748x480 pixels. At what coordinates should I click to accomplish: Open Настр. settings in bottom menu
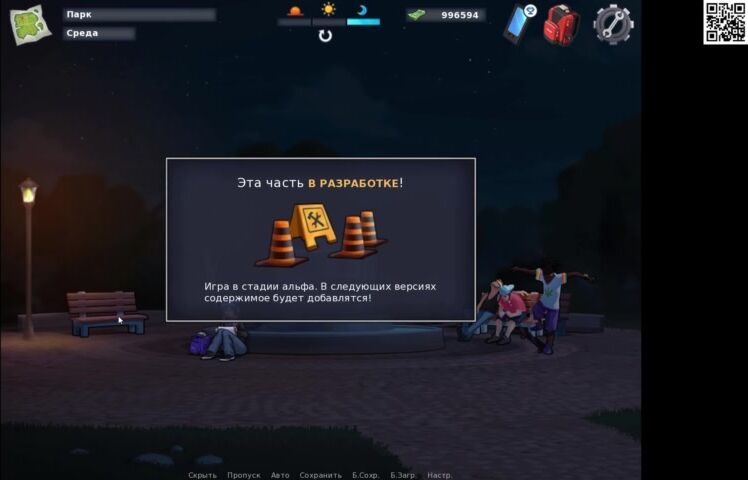[x=440, y=475]
